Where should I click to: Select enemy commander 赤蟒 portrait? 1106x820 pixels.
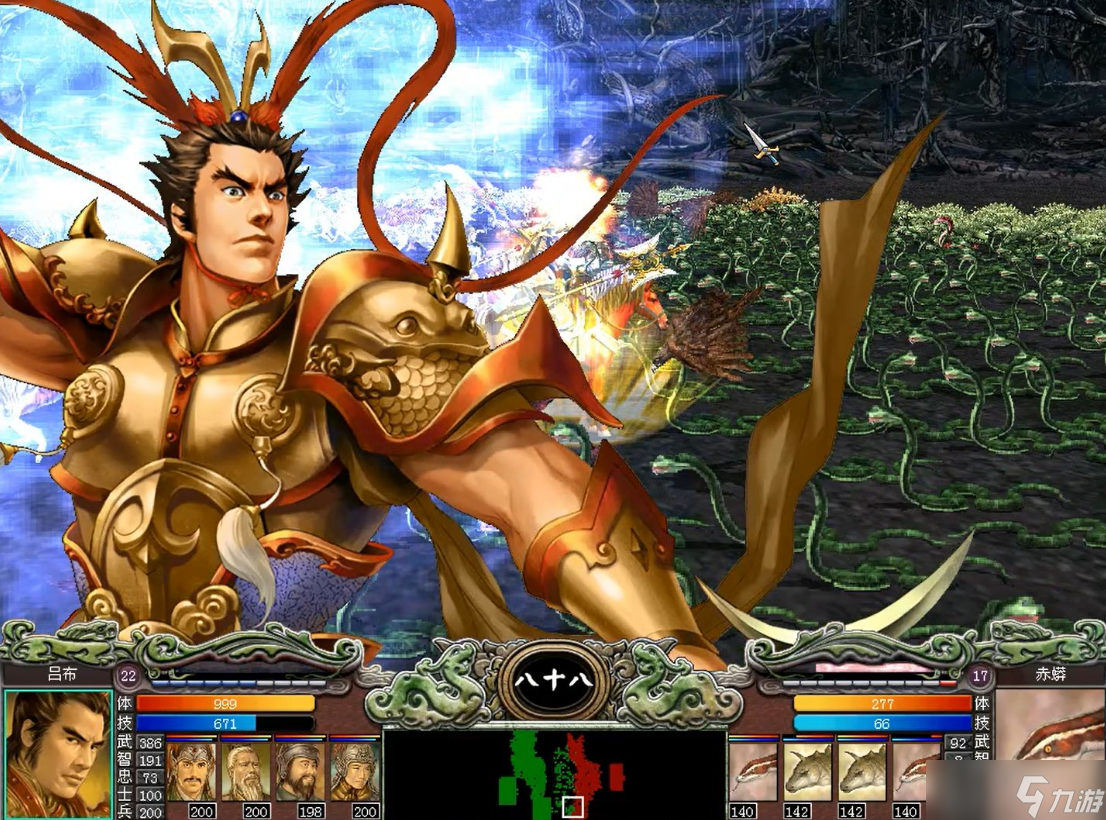tap(1050, 750)
